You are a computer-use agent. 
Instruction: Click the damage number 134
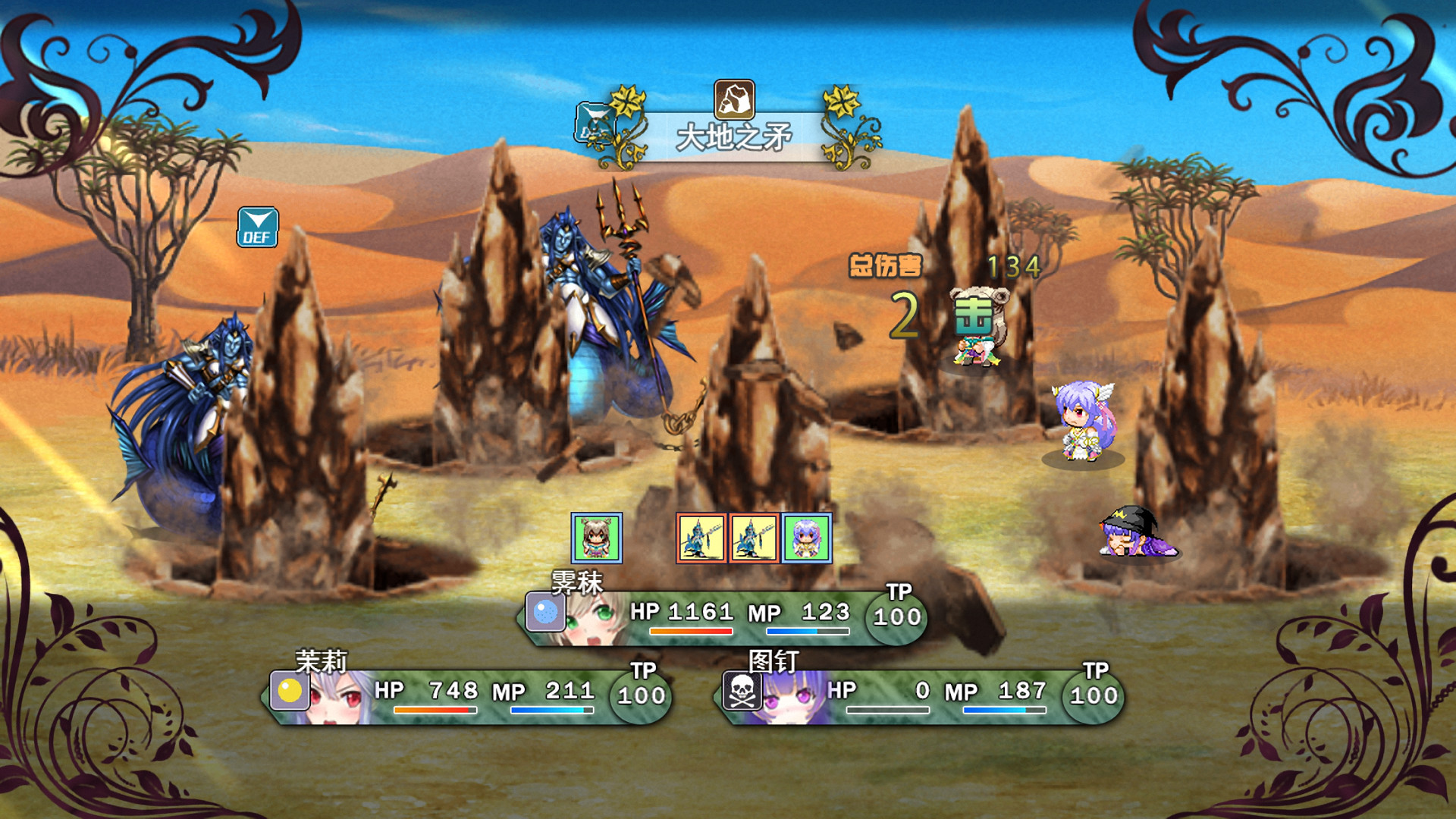[1013, 267]
